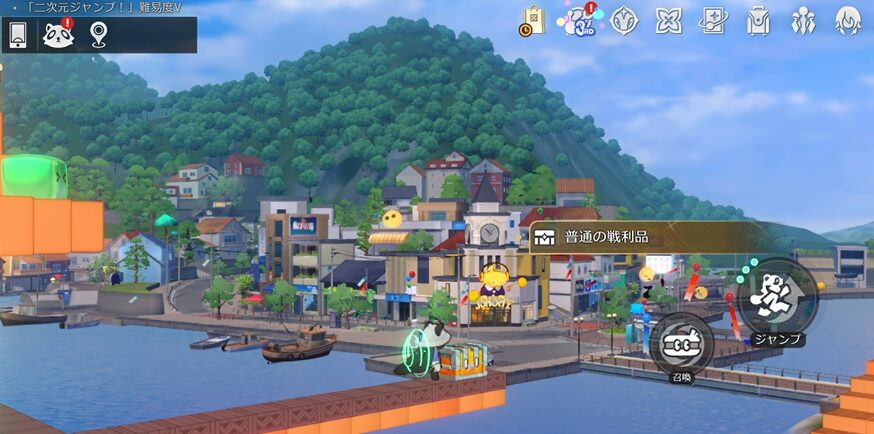Open the shopping bag shop icon
The image size is (874, 434).
[x=532, y=21]
